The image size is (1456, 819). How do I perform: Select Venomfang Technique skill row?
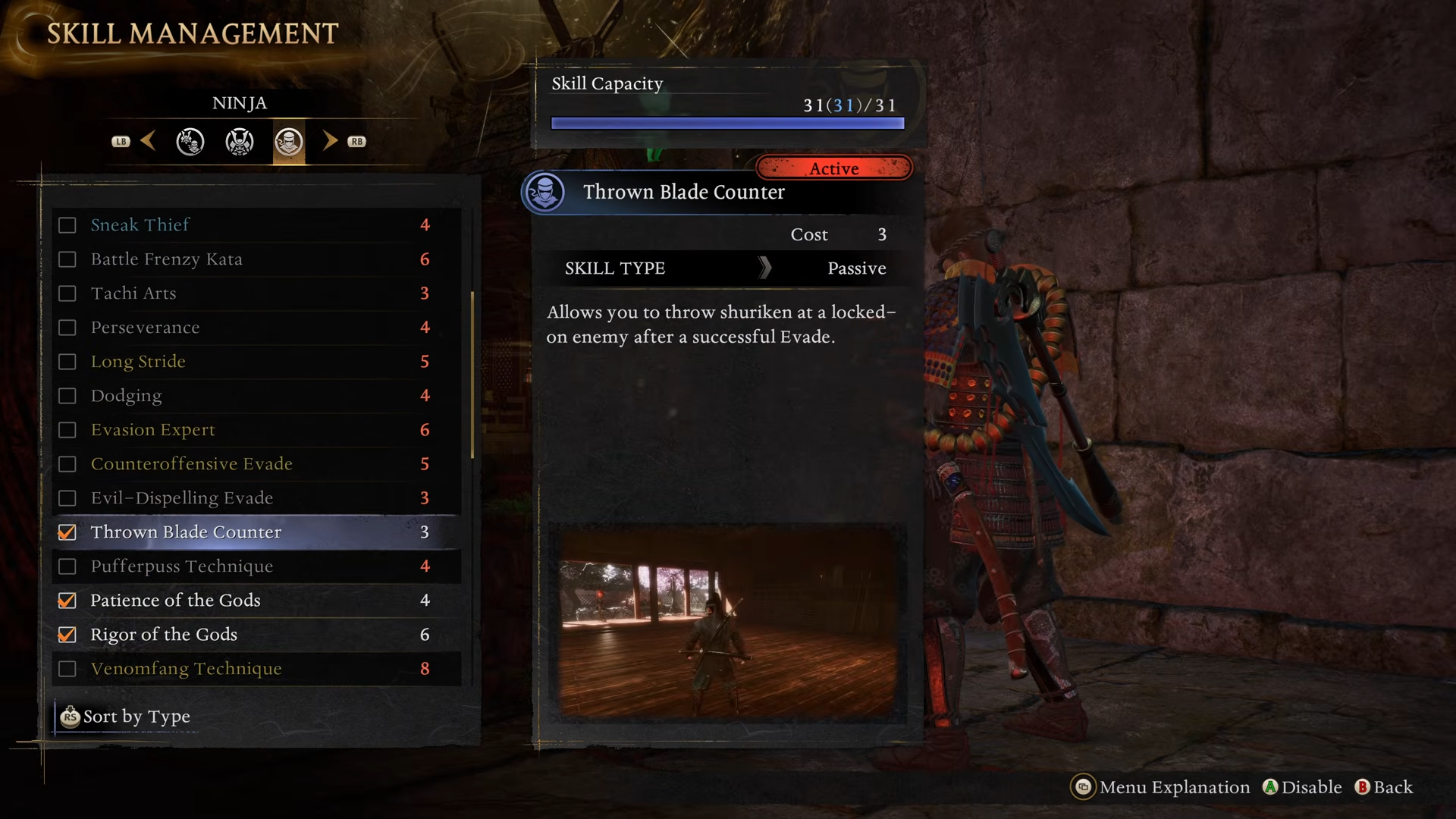click(x=186, y=669)
